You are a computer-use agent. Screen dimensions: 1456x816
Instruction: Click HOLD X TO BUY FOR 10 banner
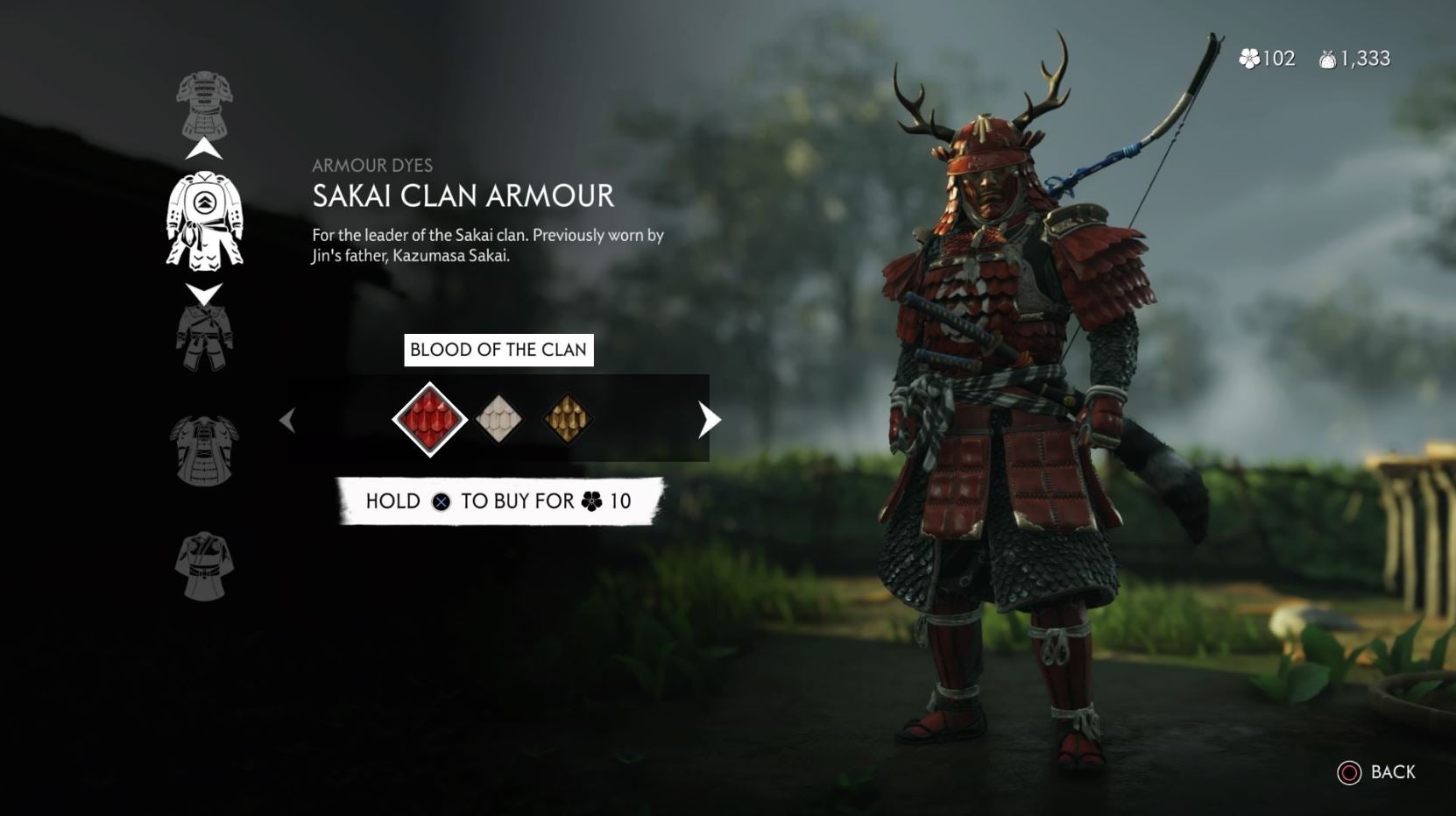497,501
